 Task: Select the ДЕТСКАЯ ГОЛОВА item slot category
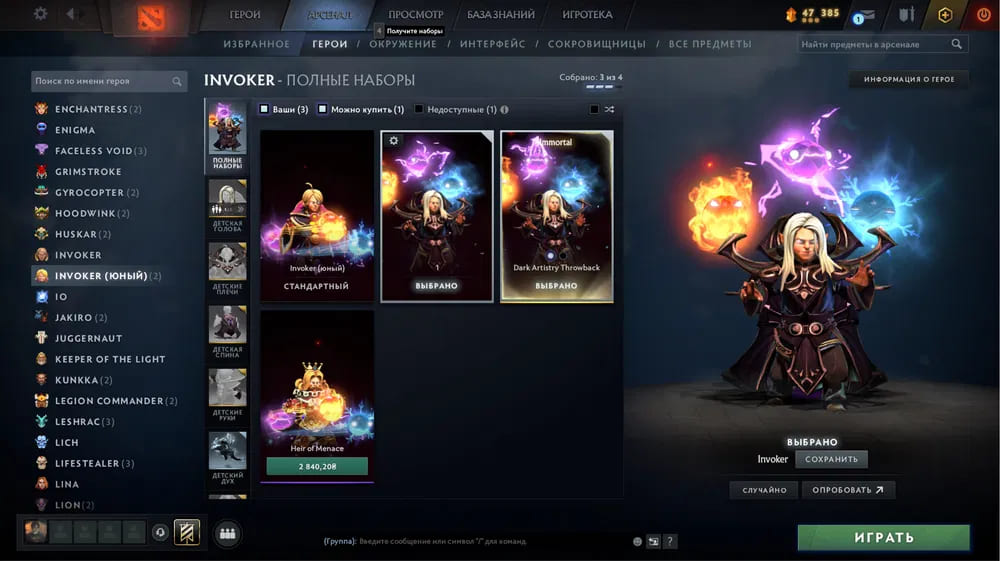(x=227, y=207)
